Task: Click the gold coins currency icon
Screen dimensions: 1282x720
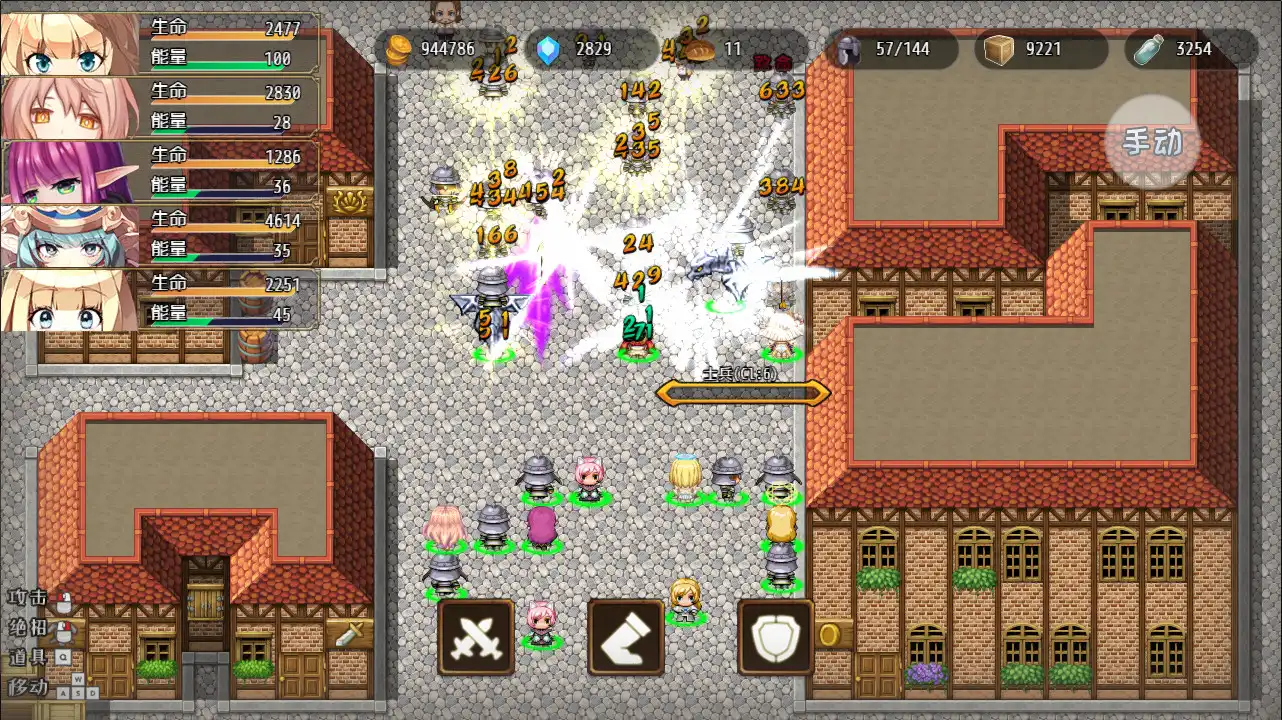Action: [401, 47]
